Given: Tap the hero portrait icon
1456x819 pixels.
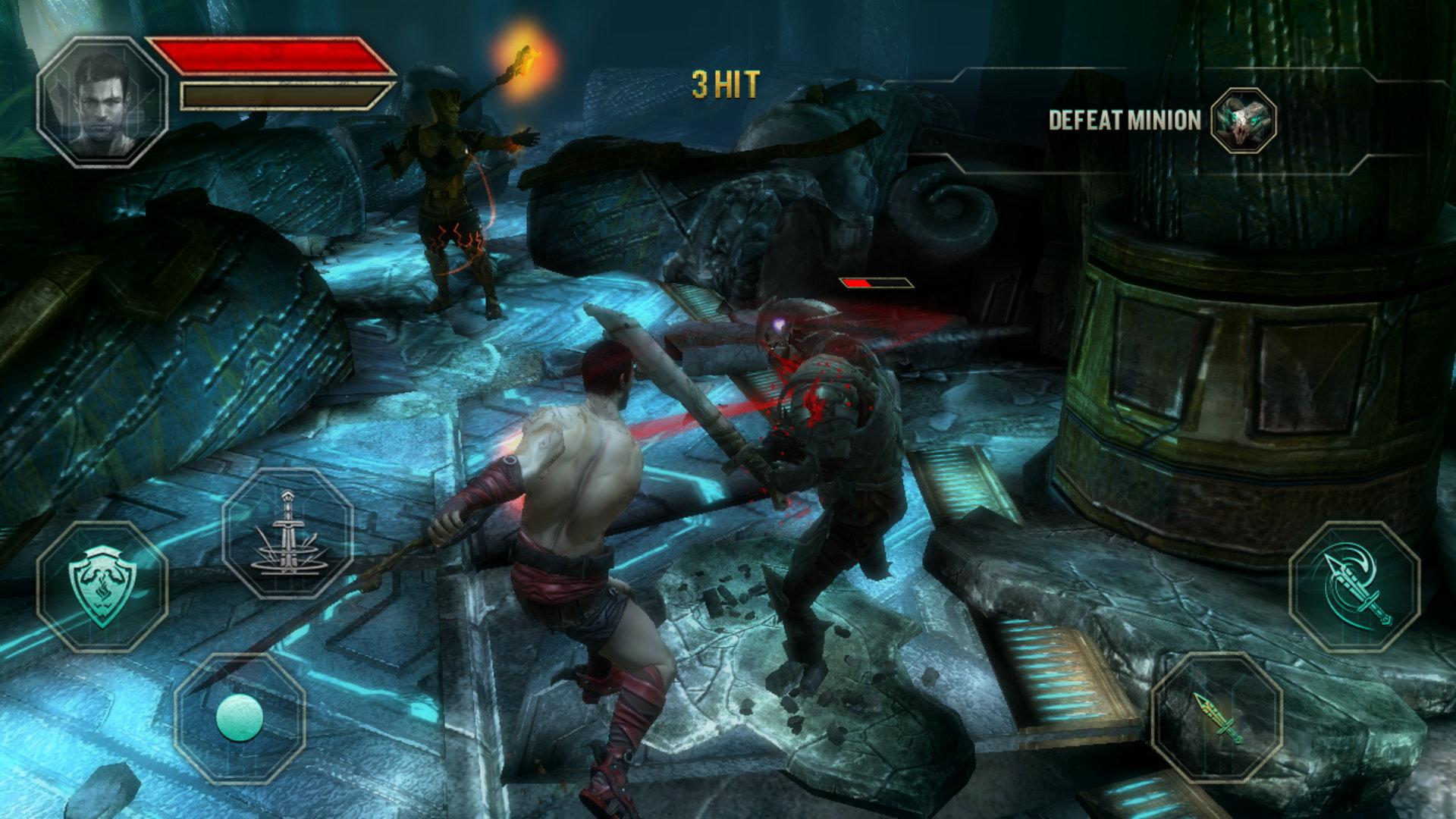Looking at the screenshot, I should click(x=102, y=102).
